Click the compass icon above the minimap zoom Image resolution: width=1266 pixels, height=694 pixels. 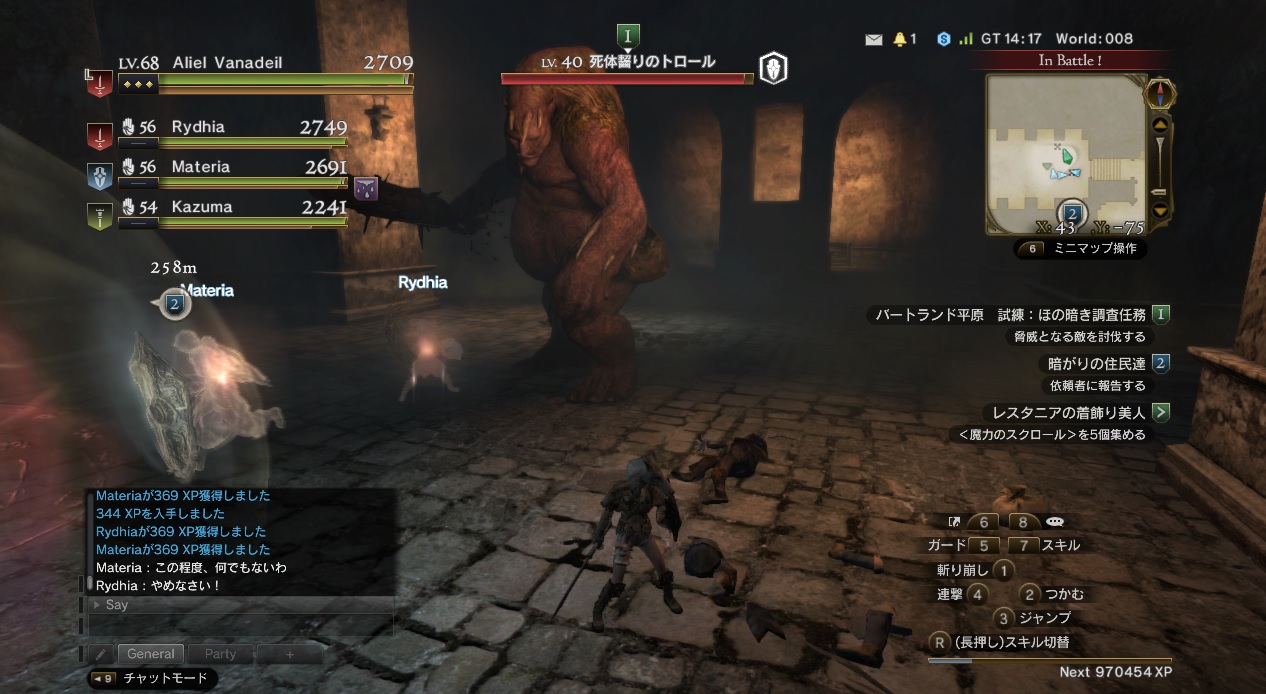coord(1160,93)
